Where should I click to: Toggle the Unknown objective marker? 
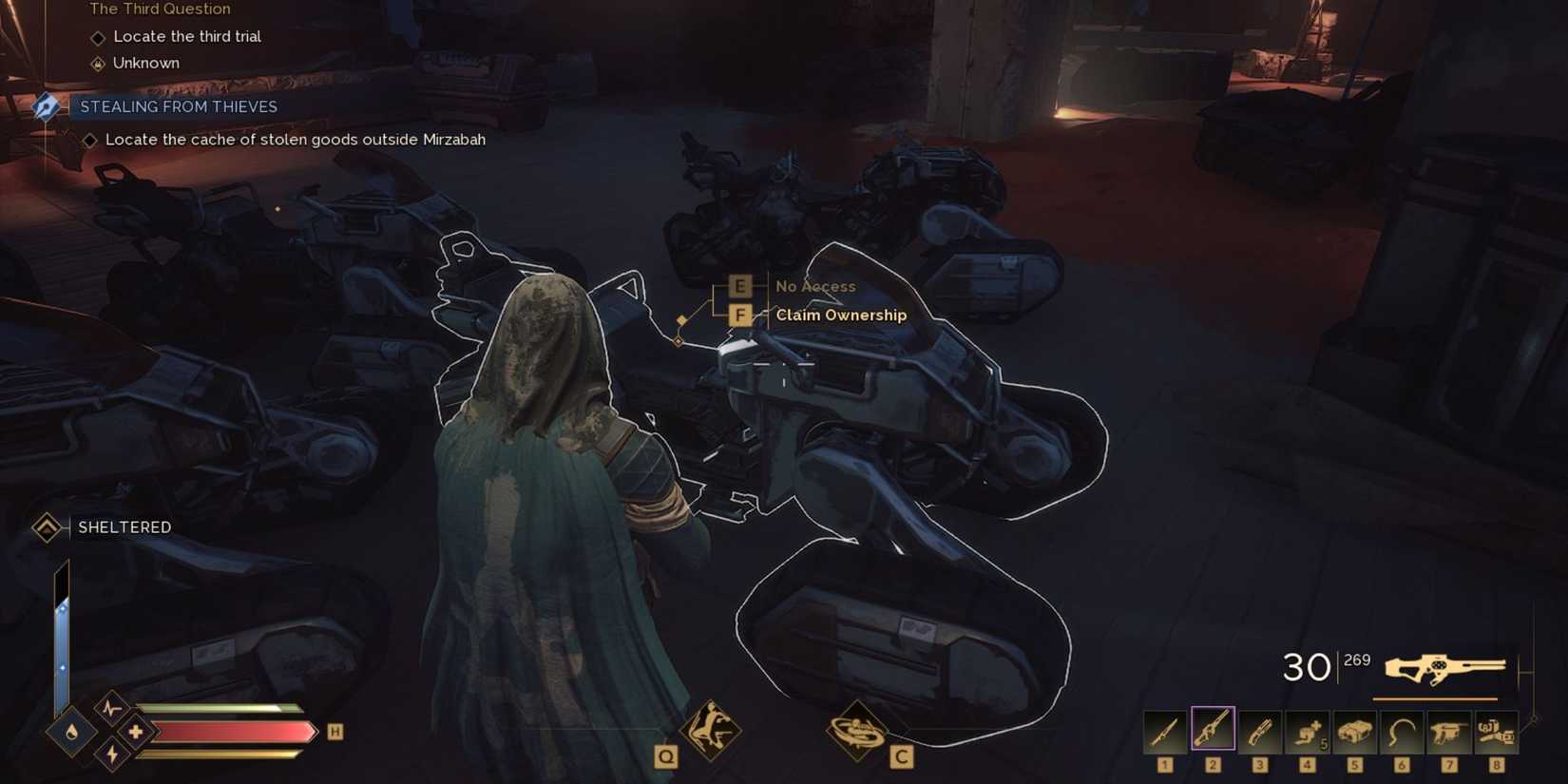[x=99, y=63]
